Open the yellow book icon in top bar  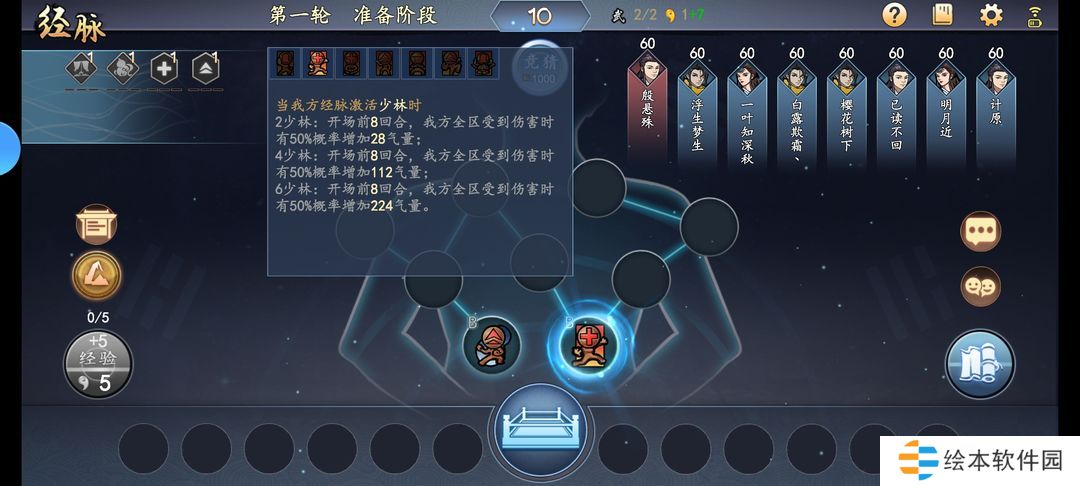click(942, 15)
